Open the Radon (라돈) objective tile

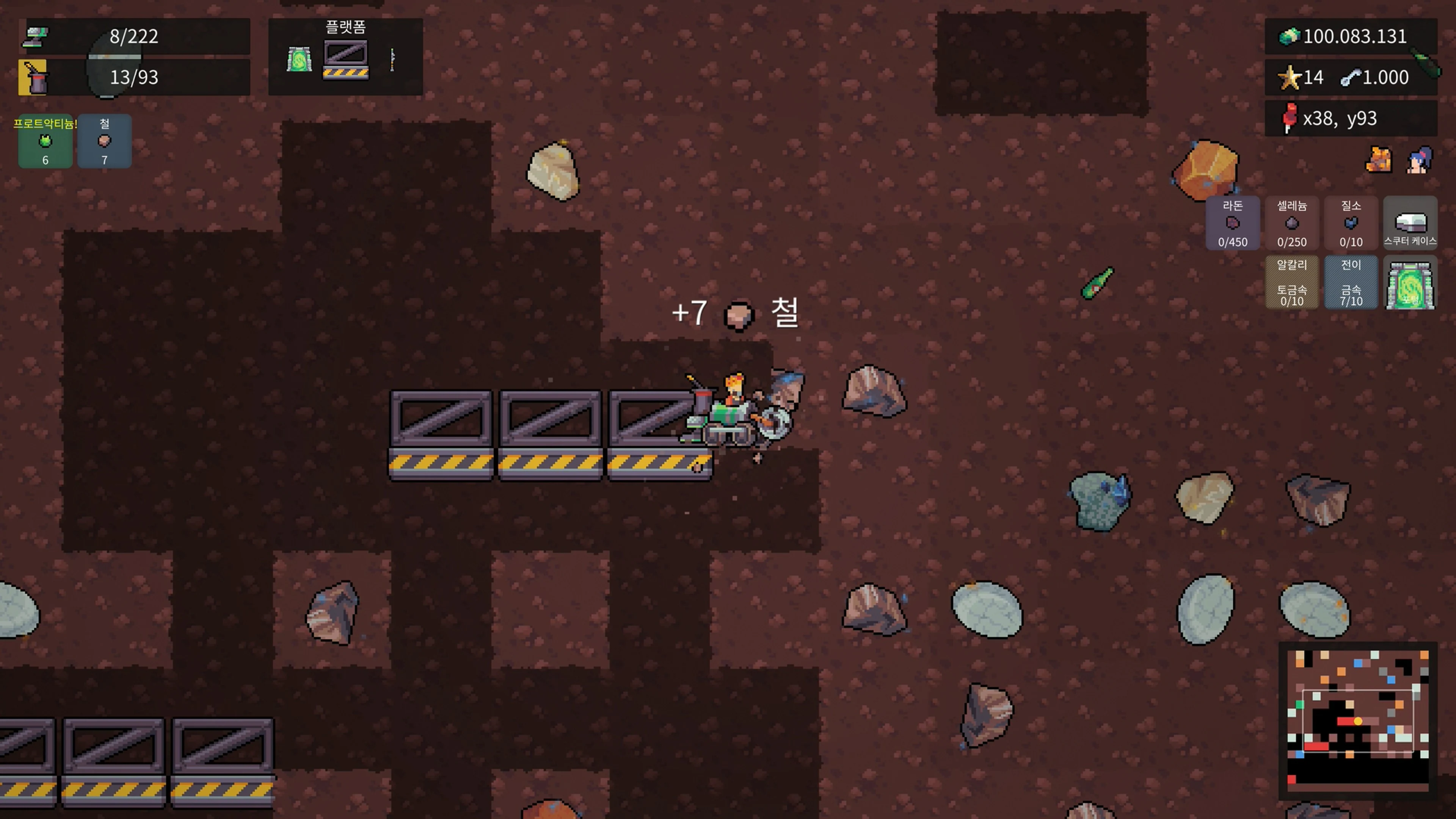tap(1232, 223)
